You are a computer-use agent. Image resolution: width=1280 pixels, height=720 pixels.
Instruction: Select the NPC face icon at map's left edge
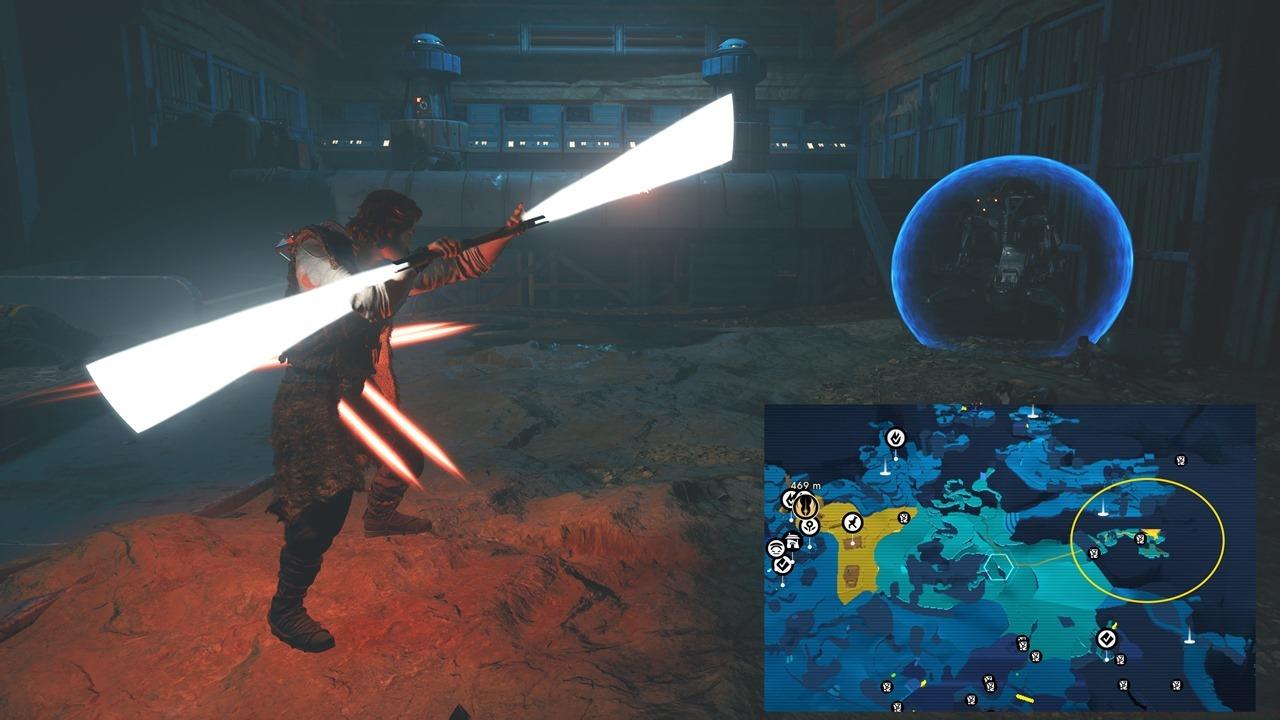point(775,548)
